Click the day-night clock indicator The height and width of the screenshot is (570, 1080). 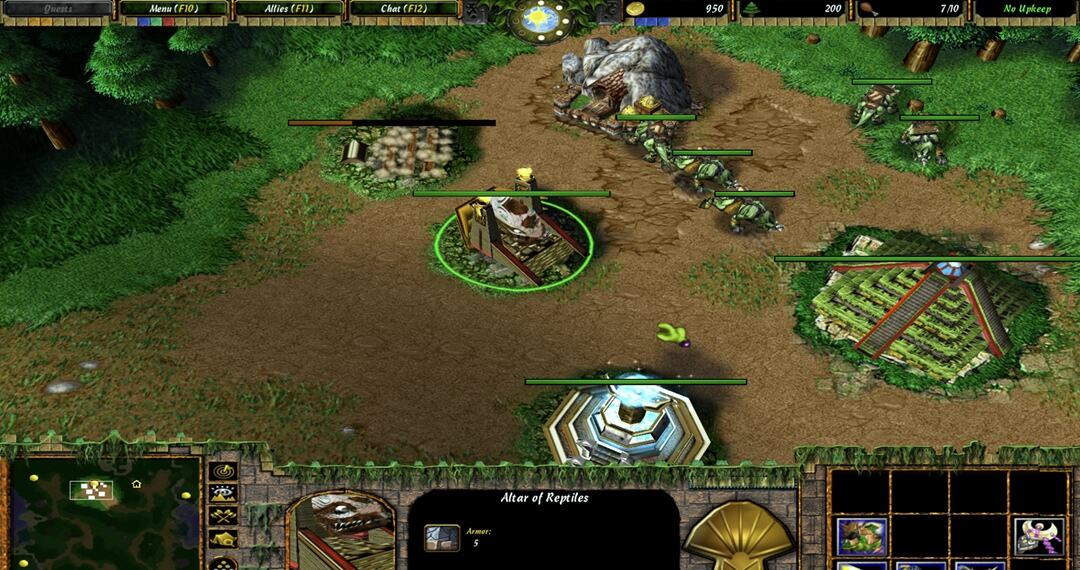pyautogui.click(x=540, y=17)
